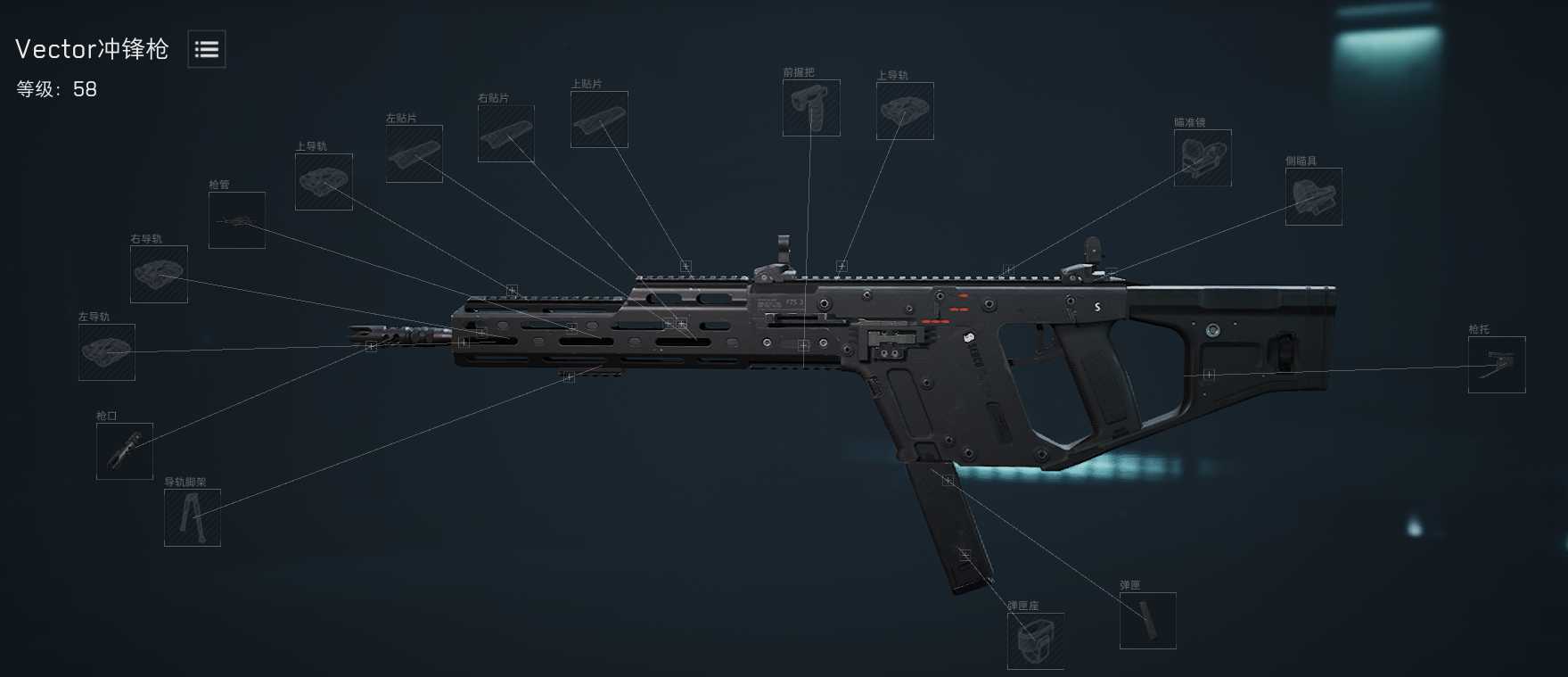Open the 前握把 foregrip slot
Image resolution: width=1568 pixels, height=677 pixels.
[811, 108]
